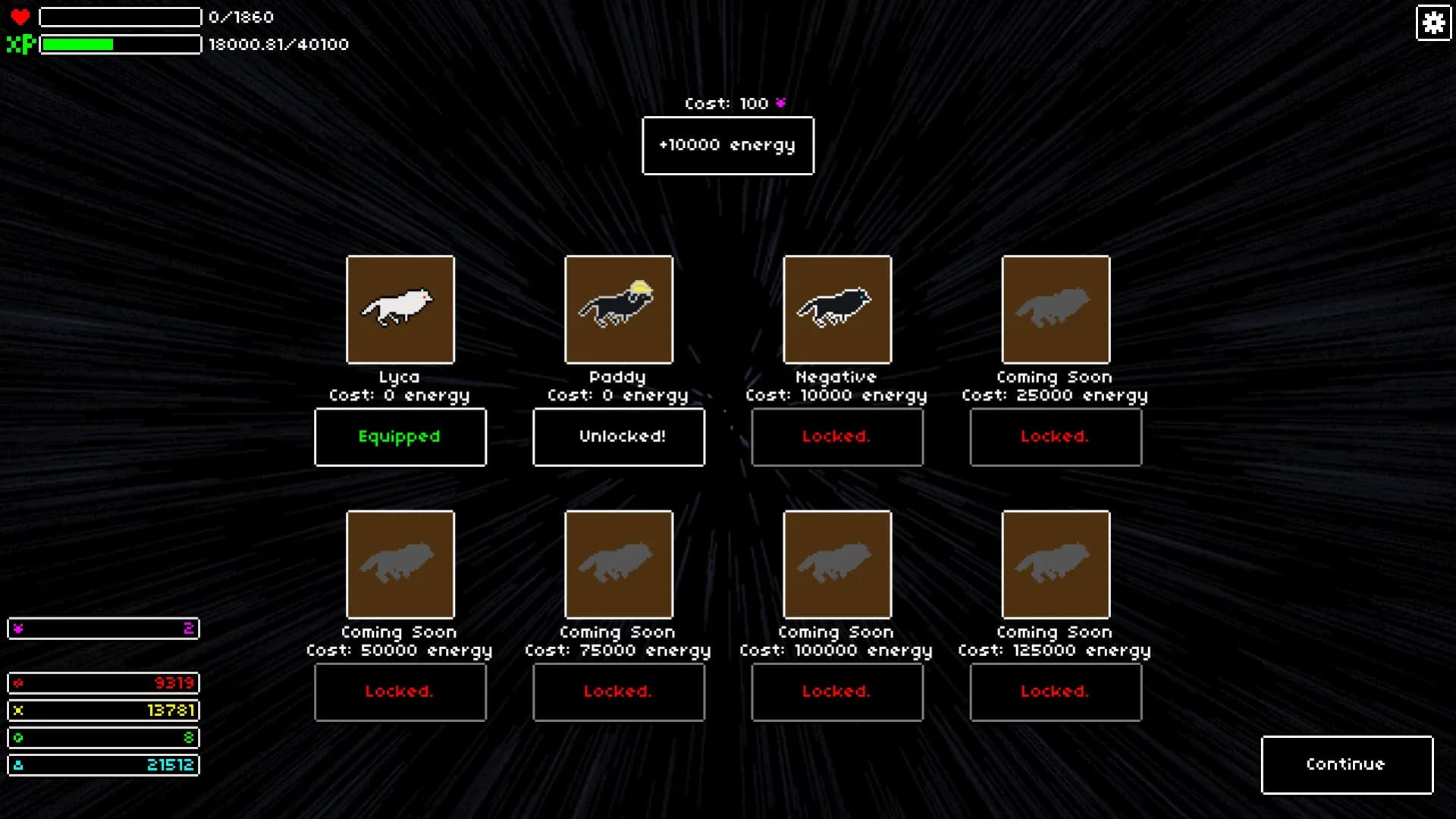The image size is (1456, 819).
Task: Purchase the +10000 energy pack
Action: [727, 146]
